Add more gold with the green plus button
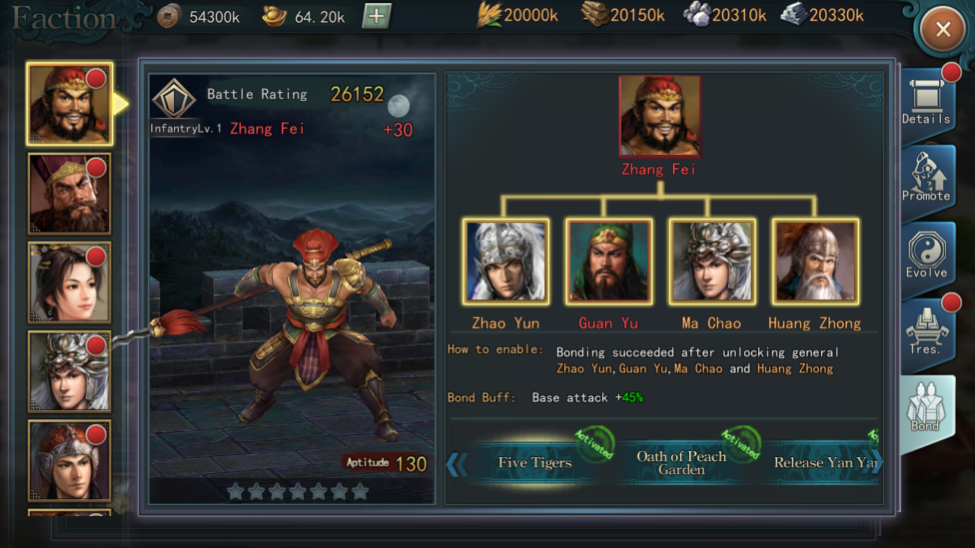 376,16
